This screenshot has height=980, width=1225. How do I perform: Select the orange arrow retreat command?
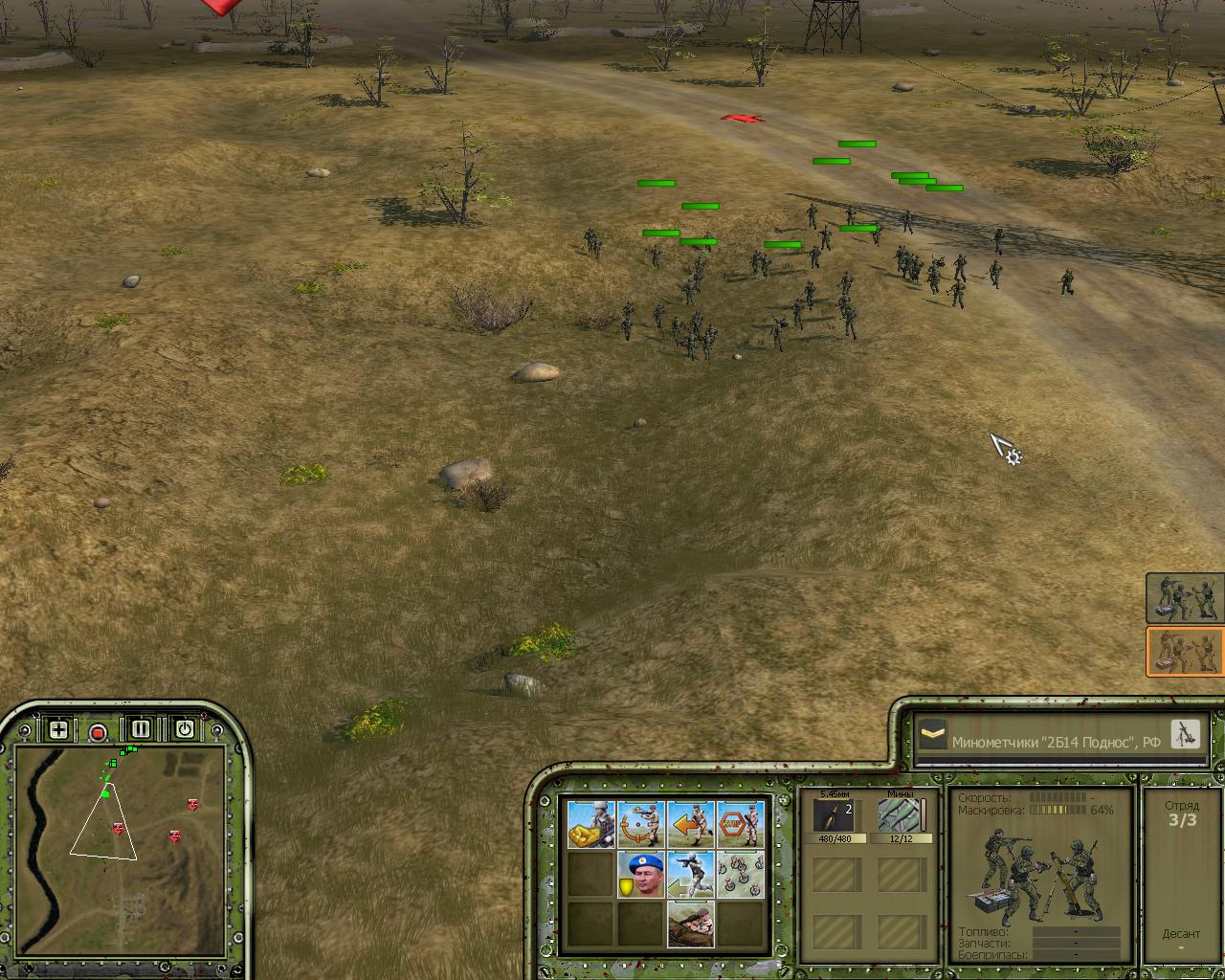(690, 824)
